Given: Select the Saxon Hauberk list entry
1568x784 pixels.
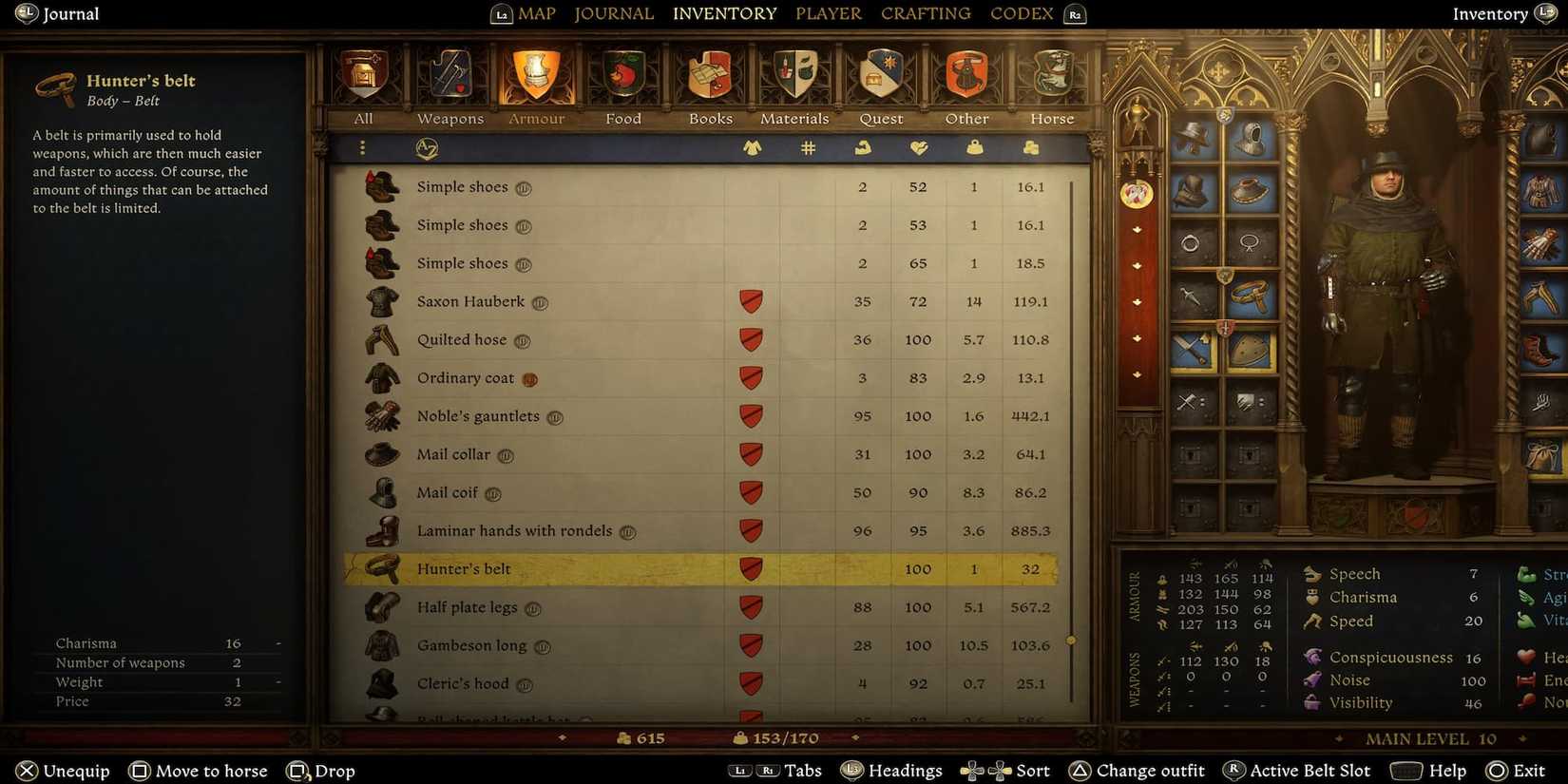Looking at the screenshot, I should [x=470, y=301].
